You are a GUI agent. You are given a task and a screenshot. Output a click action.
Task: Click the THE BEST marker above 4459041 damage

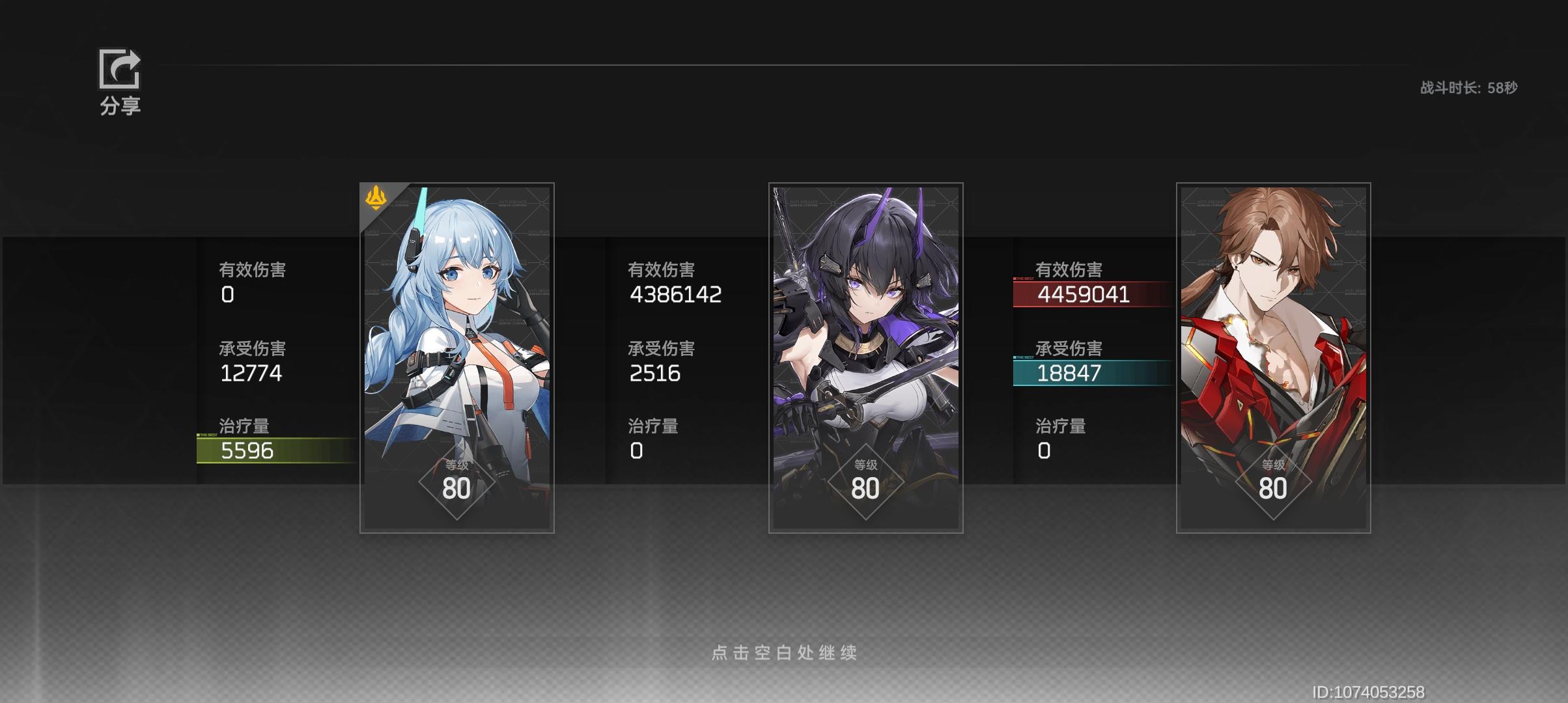click(x=1023, y=279)
